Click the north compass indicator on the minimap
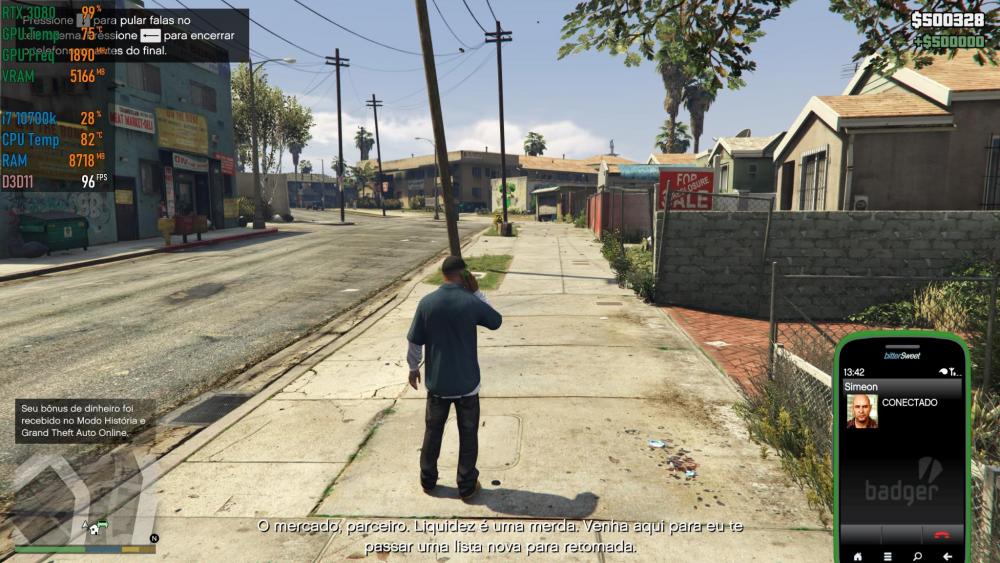Screen dimensions: 1000x563 [x=153, y=538]
